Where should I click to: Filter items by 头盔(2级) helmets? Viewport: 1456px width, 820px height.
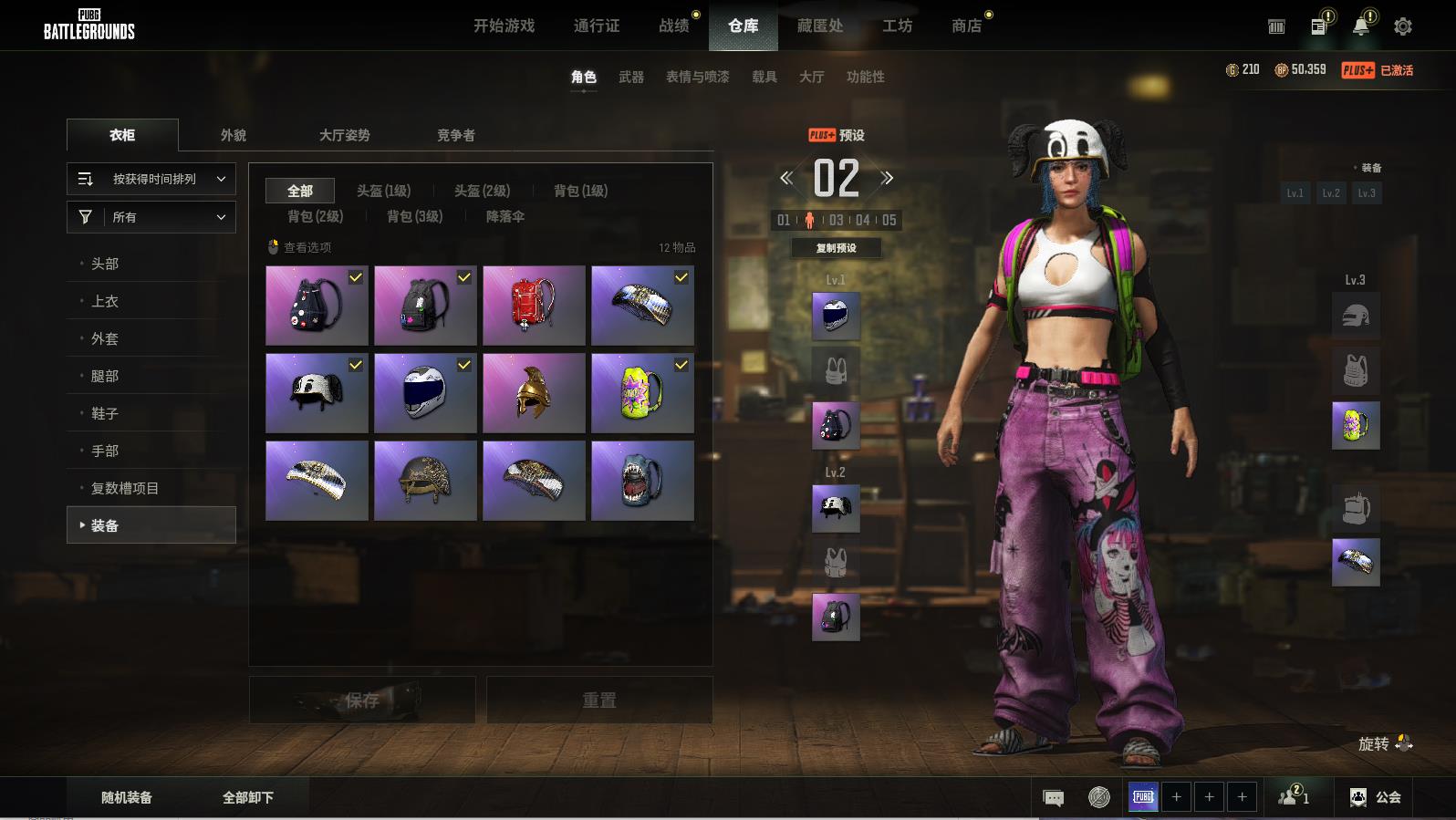click(483, 191)
